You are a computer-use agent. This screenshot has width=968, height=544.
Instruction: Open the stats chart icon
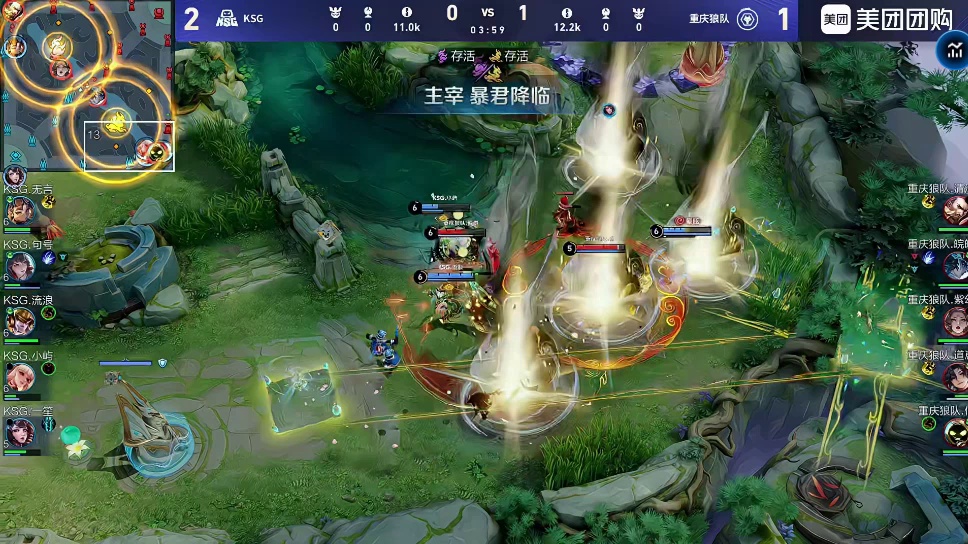951,51
